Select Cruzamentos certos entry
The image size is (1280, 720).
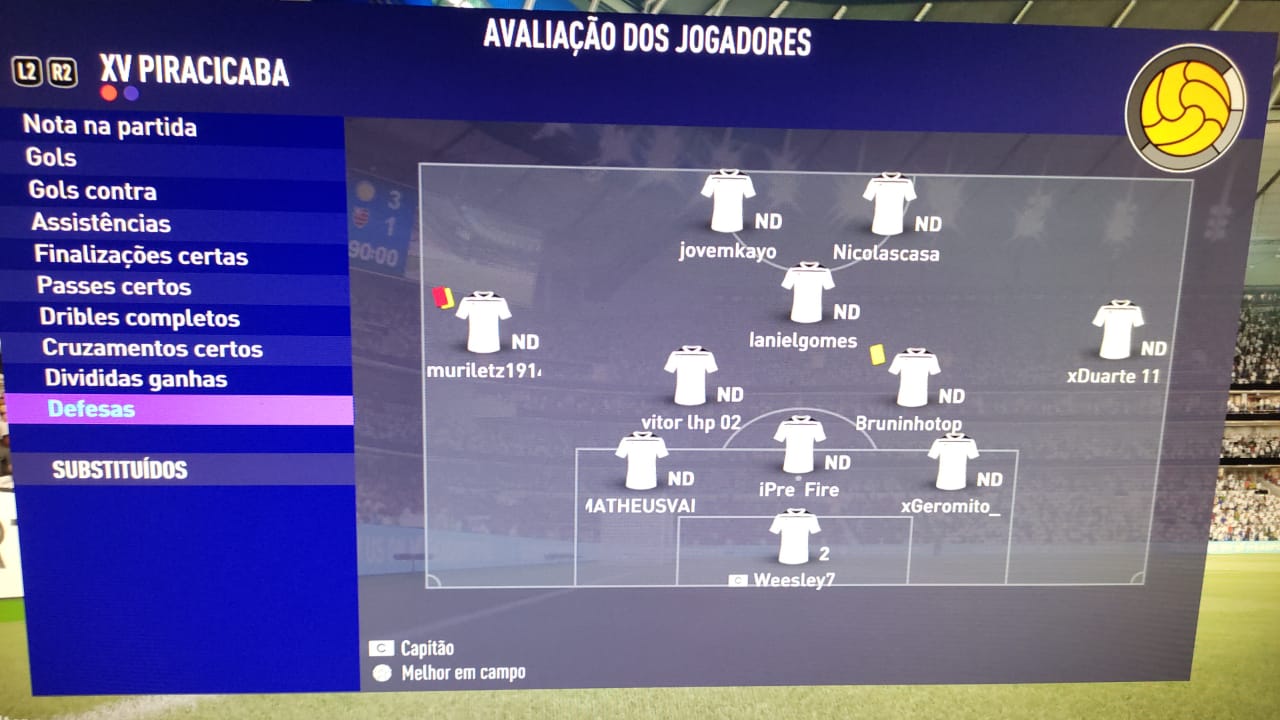point(152,349)
